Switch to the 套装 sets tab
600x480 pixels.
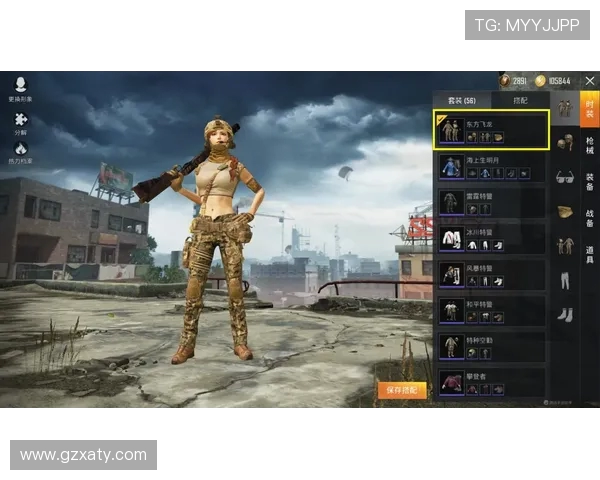[x=462, y=100]
